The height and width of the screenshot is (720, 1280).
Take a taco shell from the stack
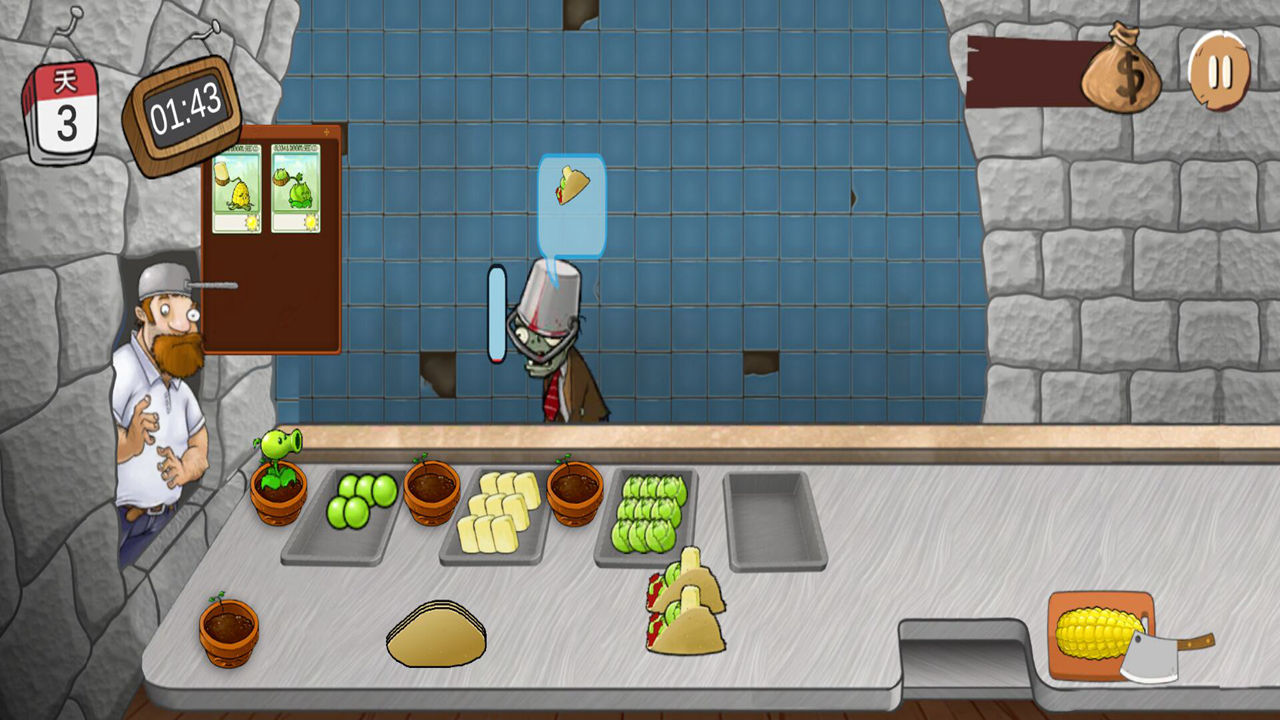click(436, 636)
